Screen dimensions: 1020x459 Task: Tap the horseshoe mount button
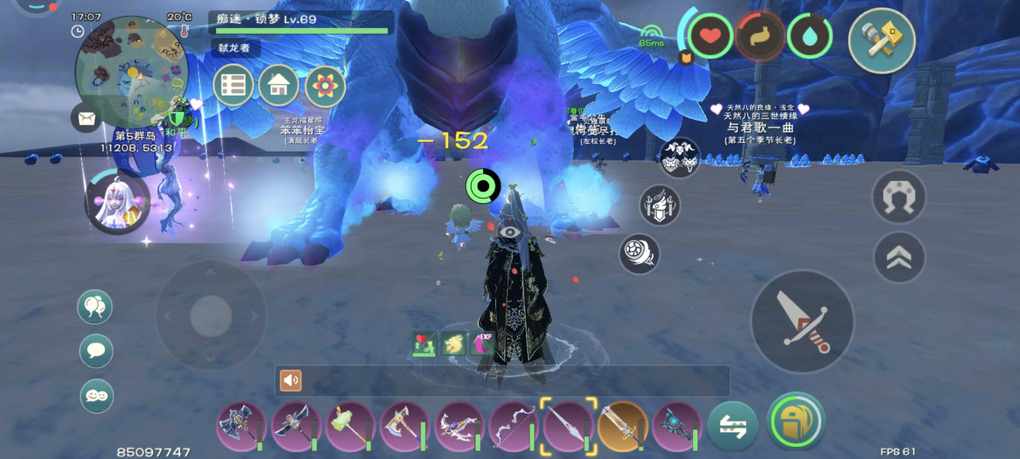click(x=899, y=197)
